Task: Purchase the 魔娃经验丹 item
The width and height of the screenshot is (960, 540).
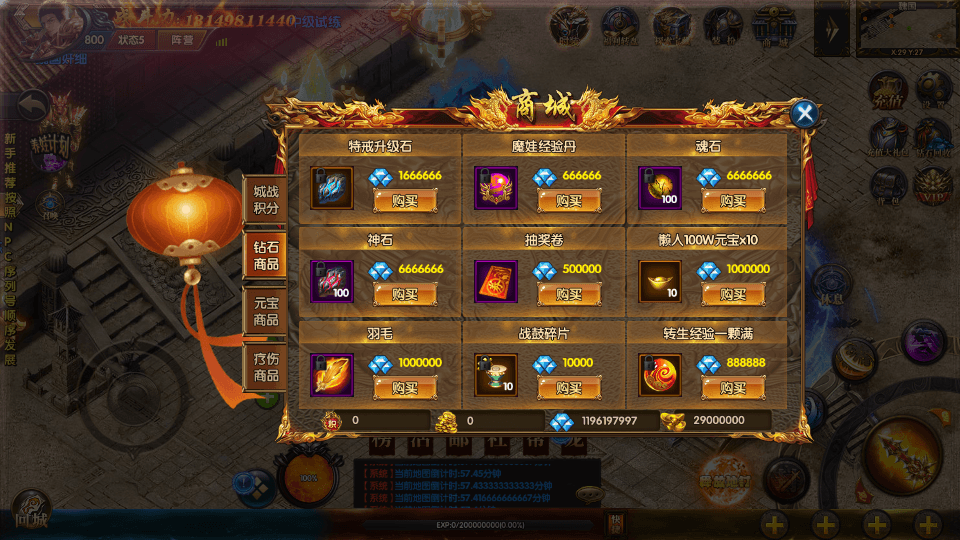Action: (568, 201)
